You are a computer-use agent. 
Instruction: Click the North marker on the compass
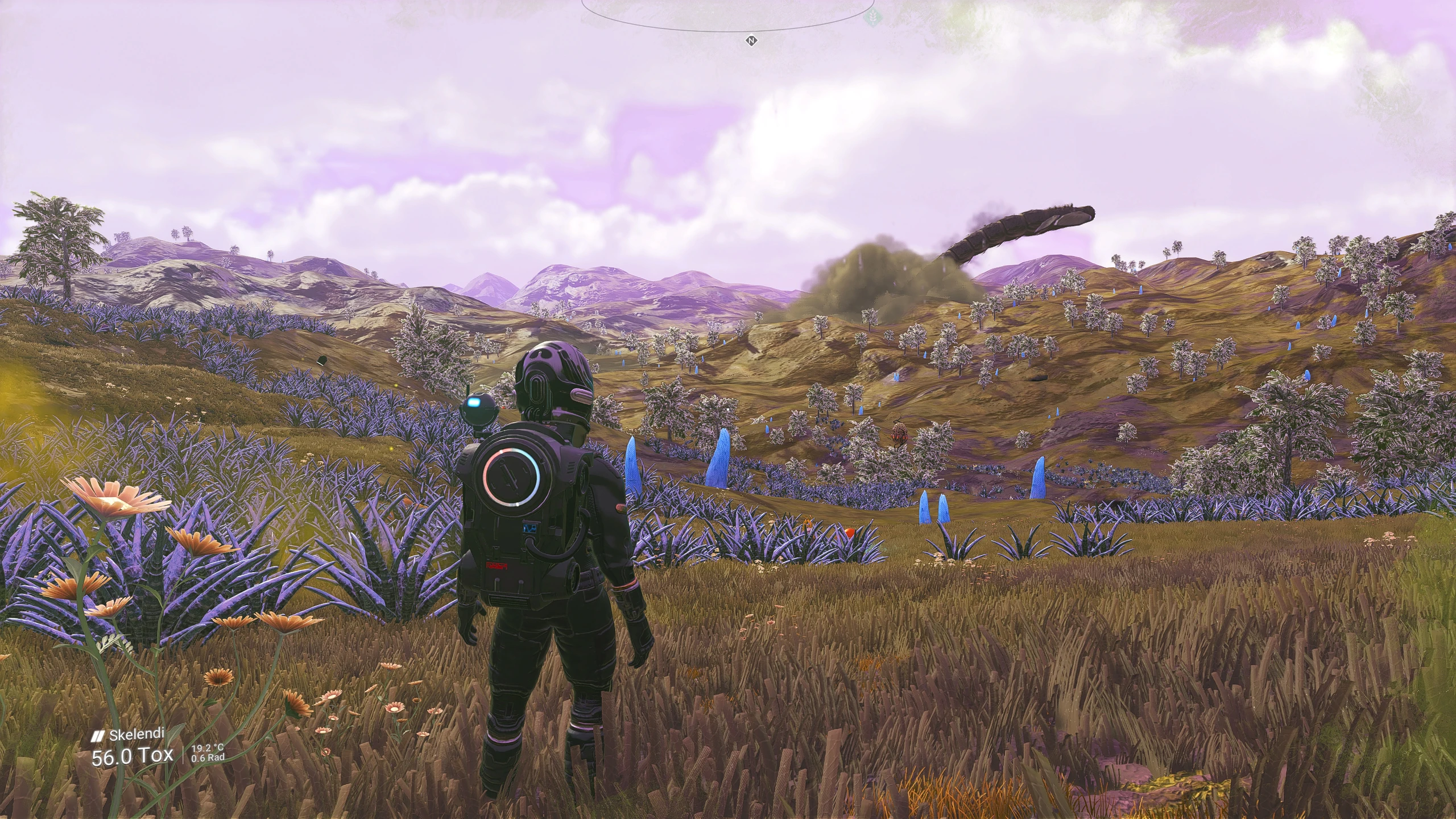(x=751, y=41)
